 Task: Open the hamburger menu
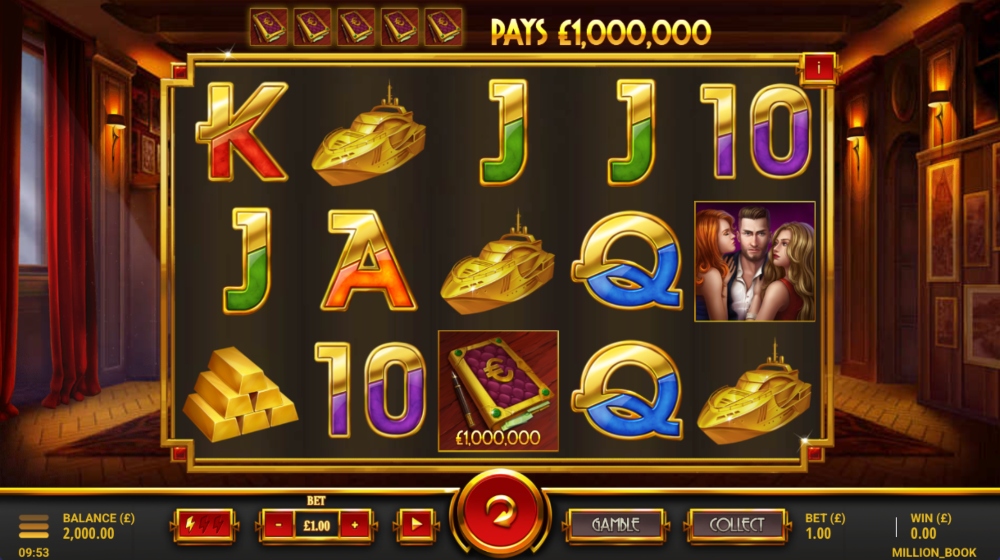click(x=34, y=526)
